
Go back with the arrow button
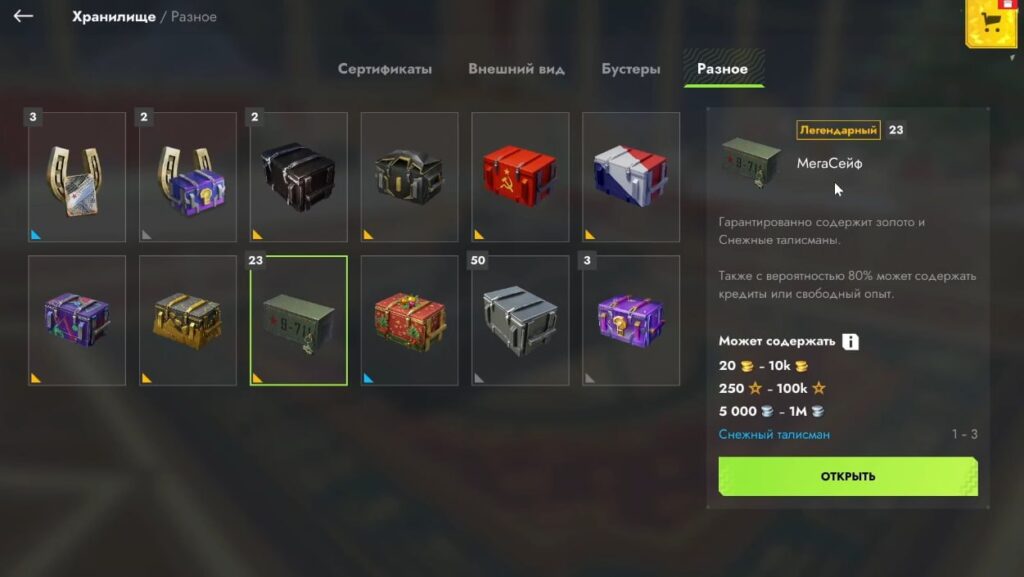coord(23,16)
